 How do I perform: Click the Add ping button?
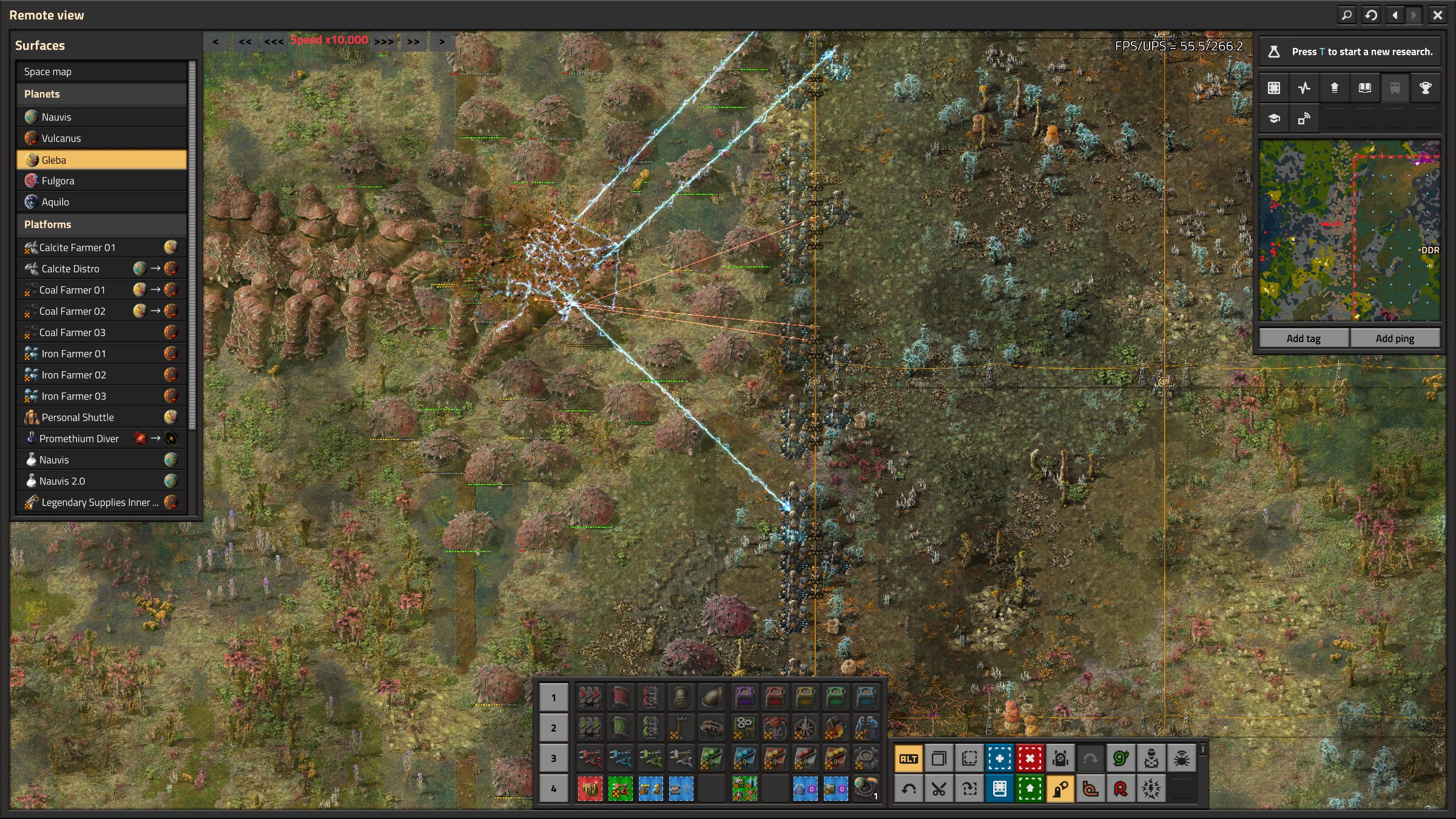coord(1395,339)
